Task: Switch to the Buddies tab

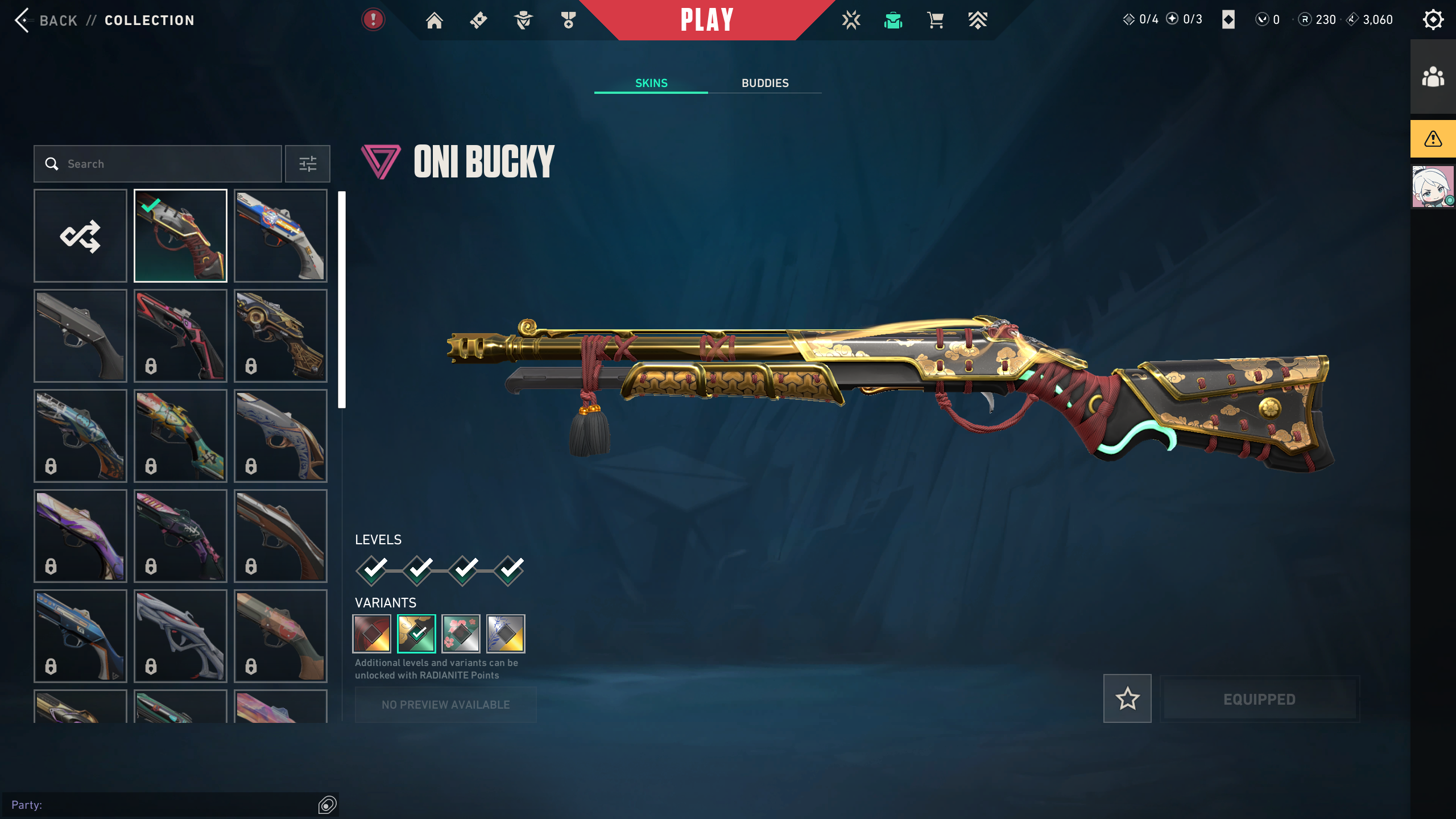Action: click(x=765, y=83)
